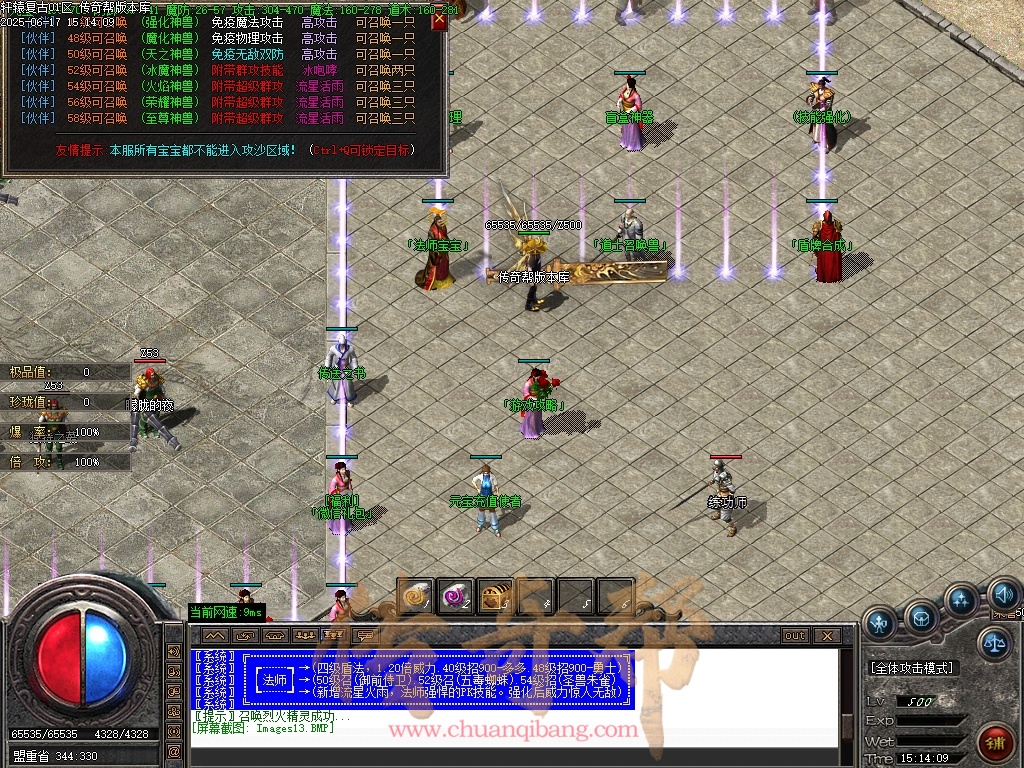The height and width of the screenshot is (768, 1024).
Task: Select the group of people toolbar button
Action: click(x=305, y=635)
